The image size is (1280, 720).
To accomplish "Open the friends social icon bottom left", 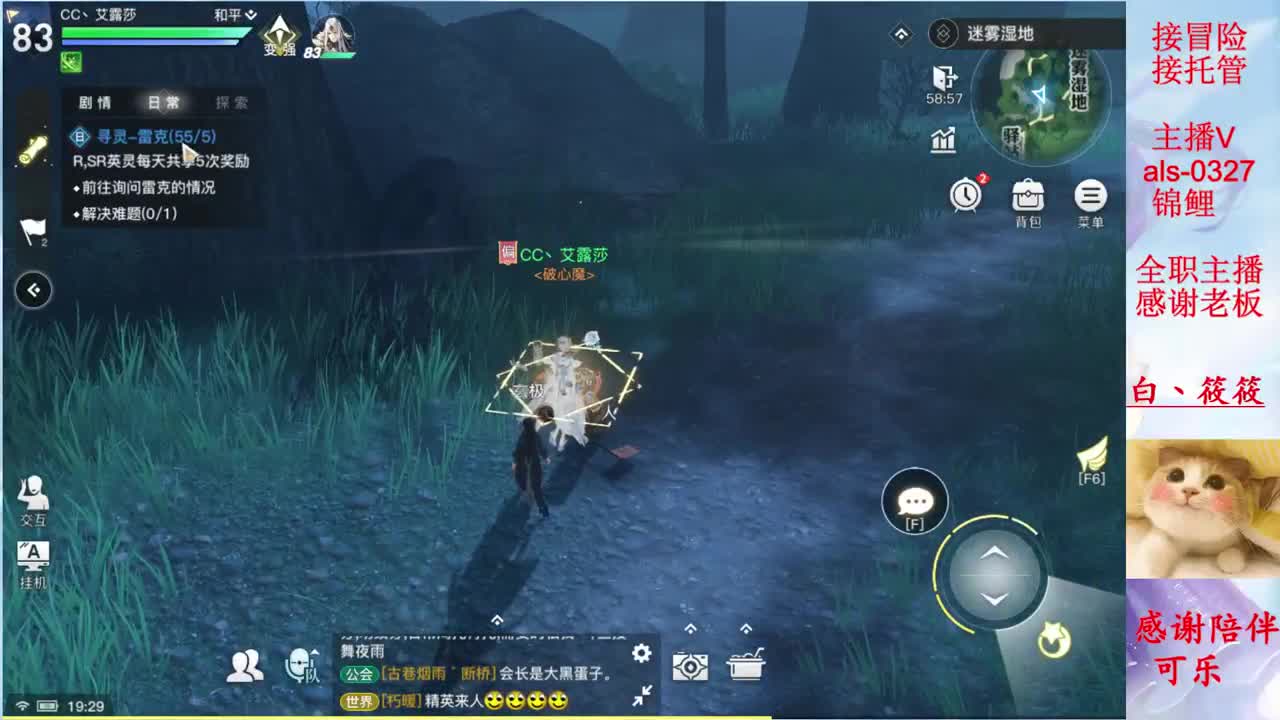I will click(243, 664).
